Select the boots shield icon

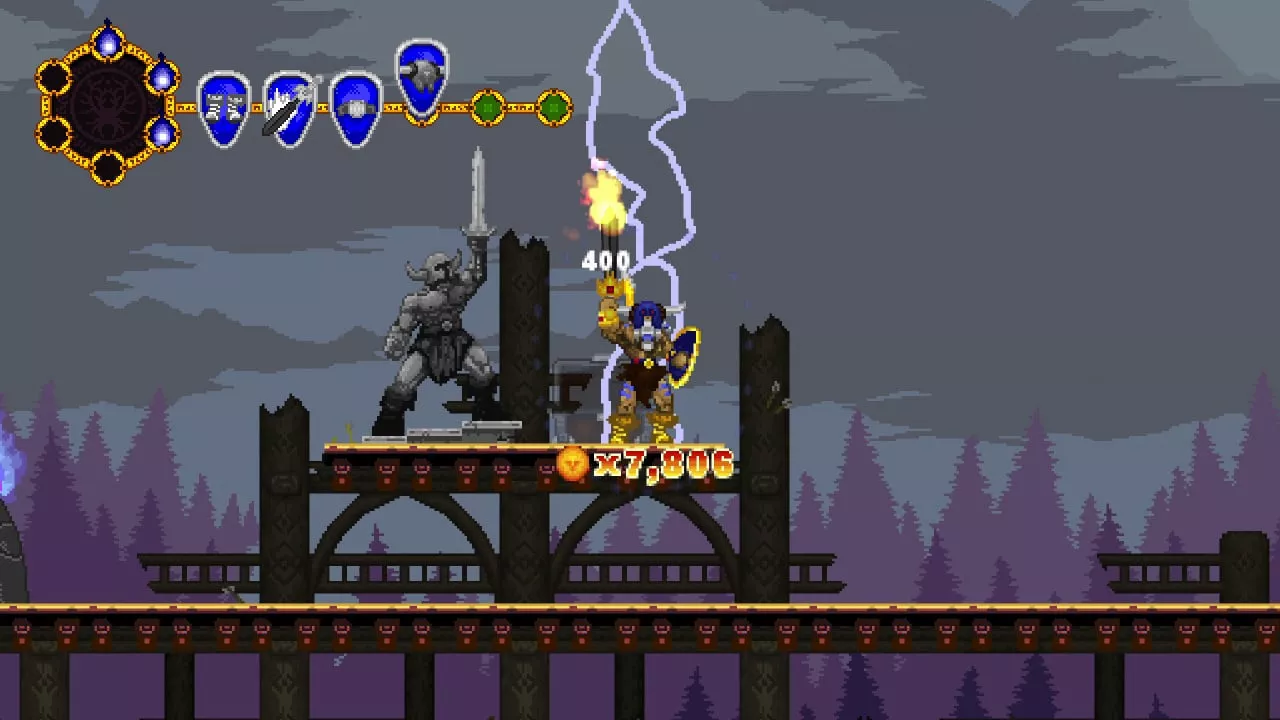coord(223,108)
